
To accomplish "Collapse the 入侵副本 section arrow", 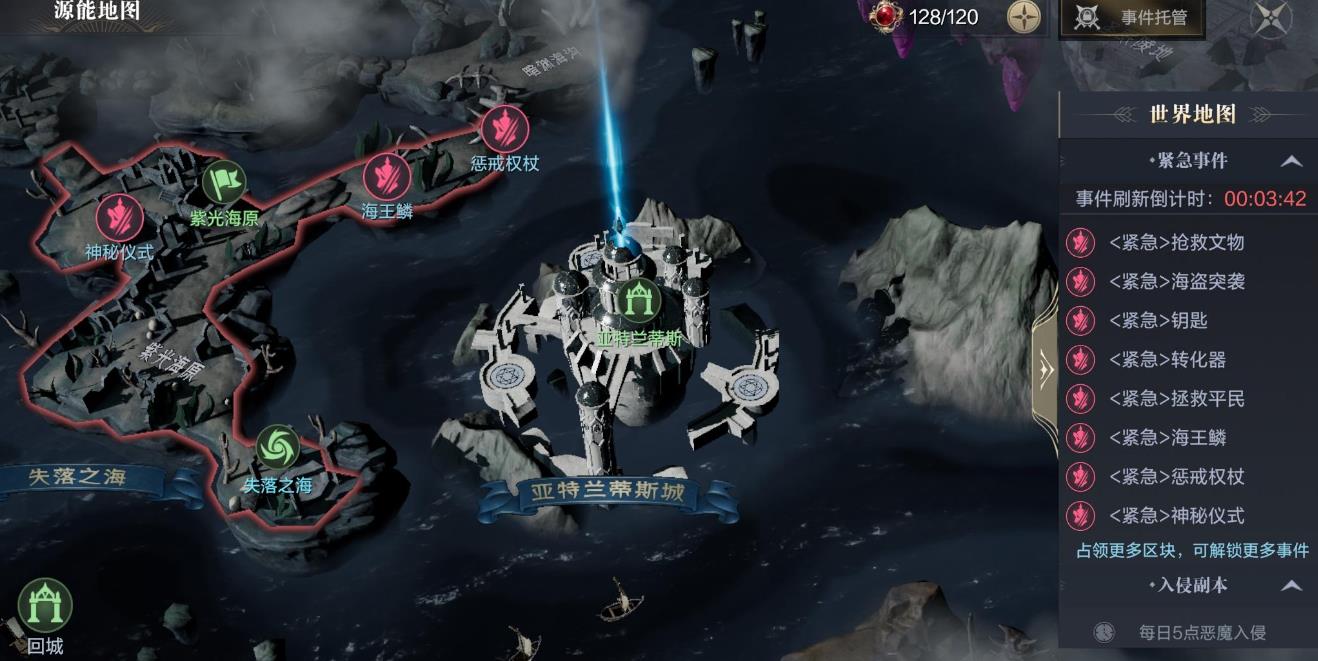I will click(1291, 586).
